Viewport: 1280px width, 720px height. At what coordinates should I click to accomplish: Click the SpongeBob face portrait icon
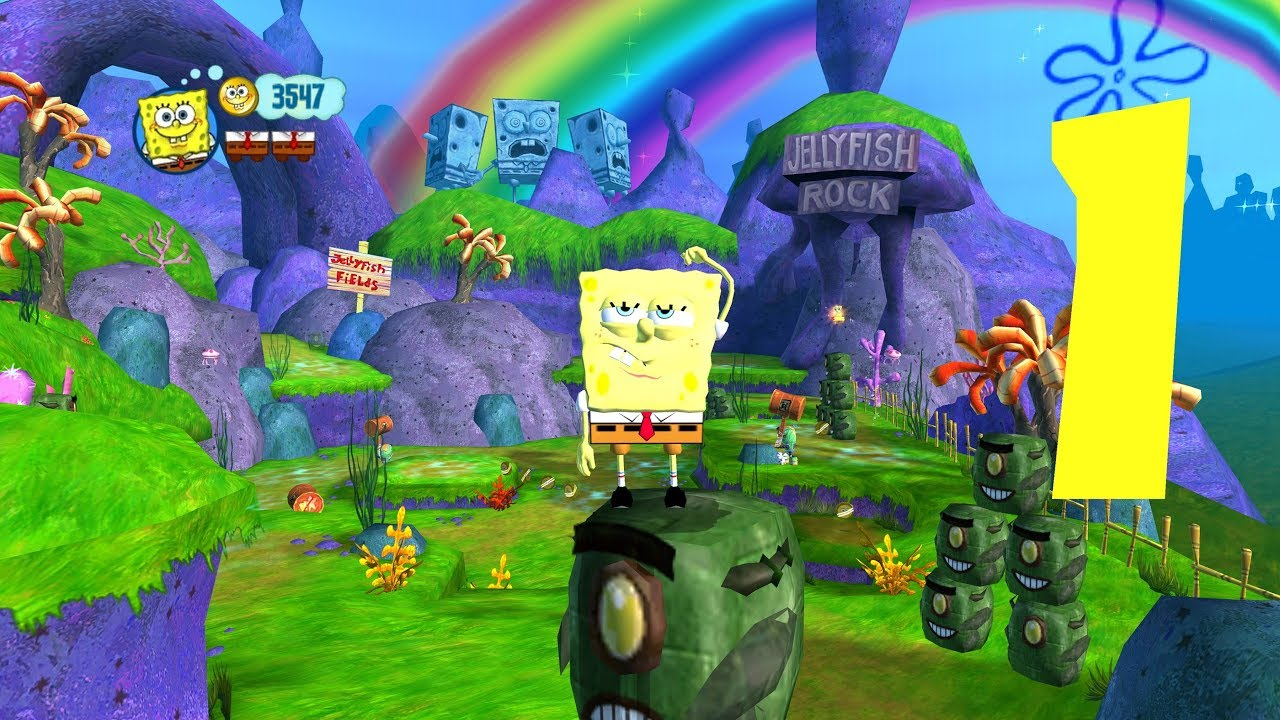click(175, 132)
